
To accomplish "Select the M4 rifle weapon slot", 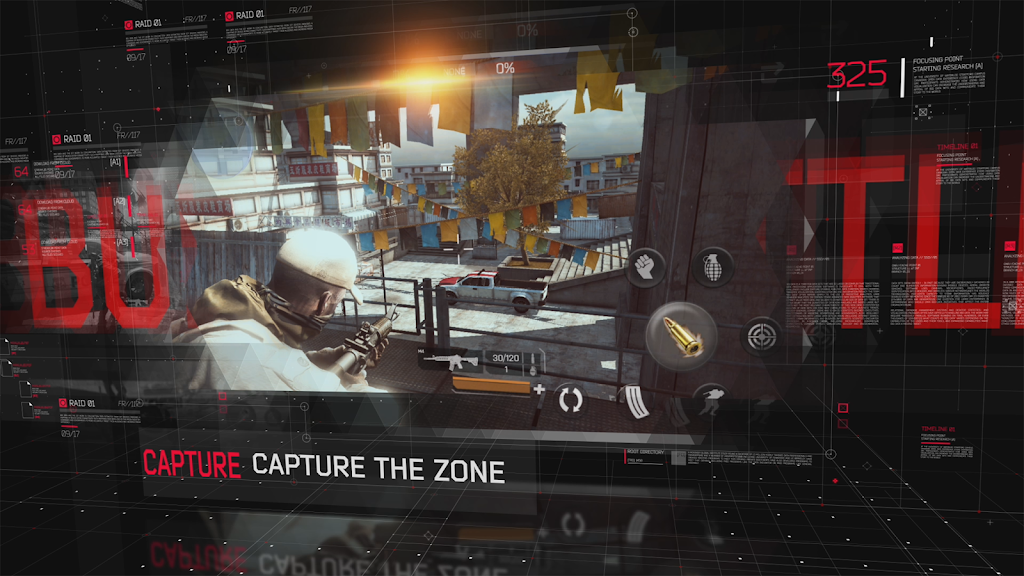I will [x=450, y=360].
